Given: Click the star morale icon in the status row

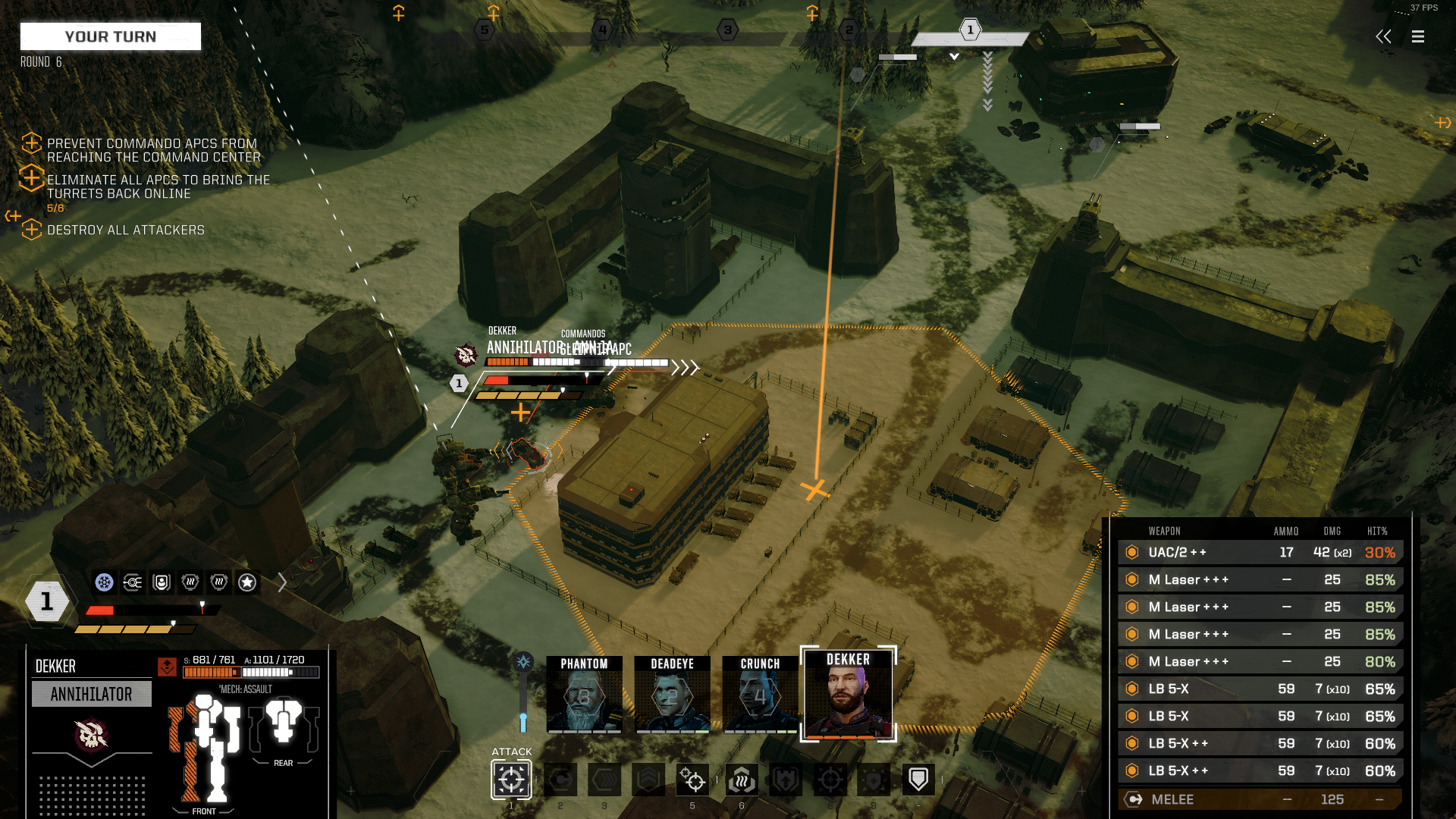Looking at the screenshot, I should click(246, 582).
